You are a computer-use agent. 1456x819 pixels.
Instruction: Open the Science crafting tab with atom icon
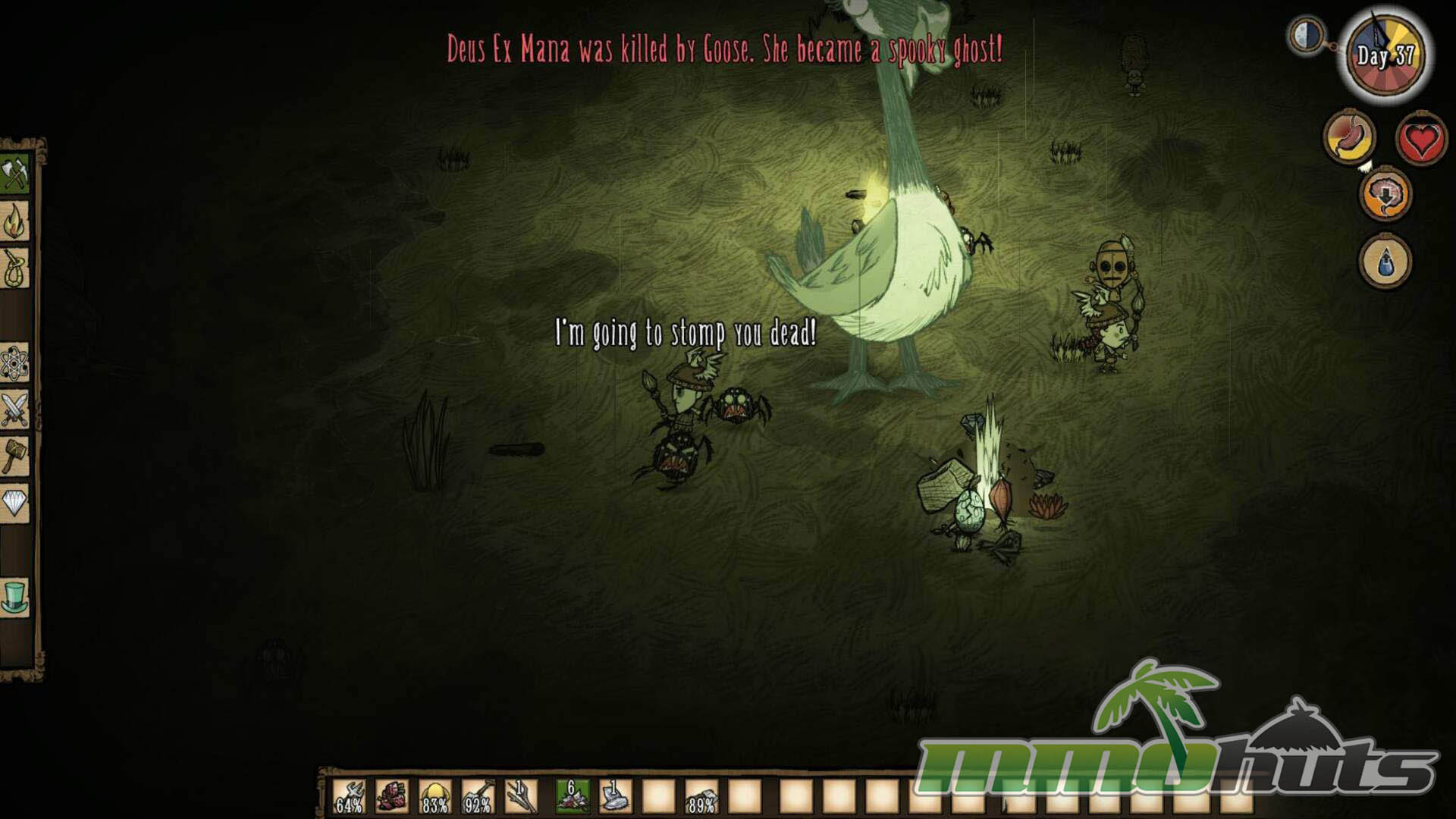tap(14, 362)
